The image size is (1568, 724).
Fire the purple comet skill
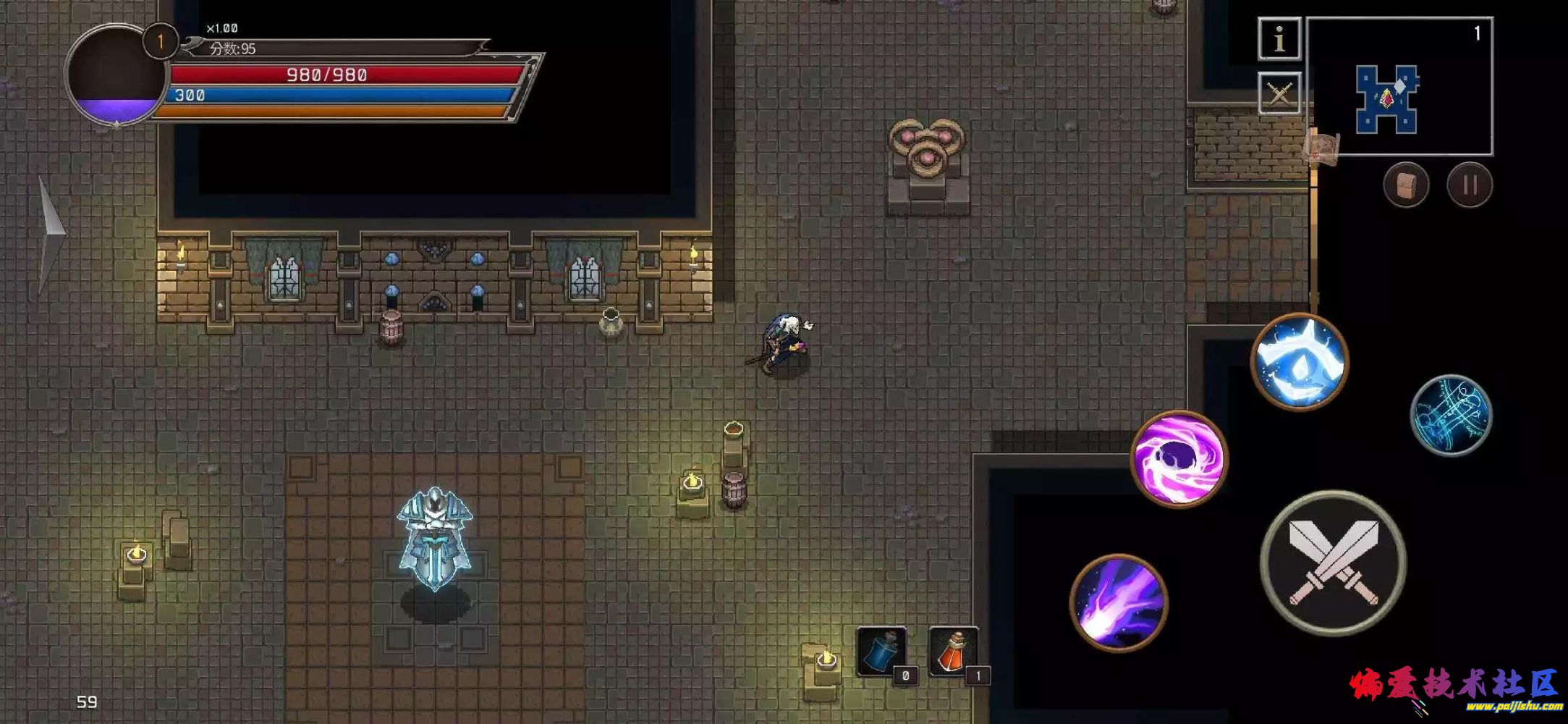1119,602
